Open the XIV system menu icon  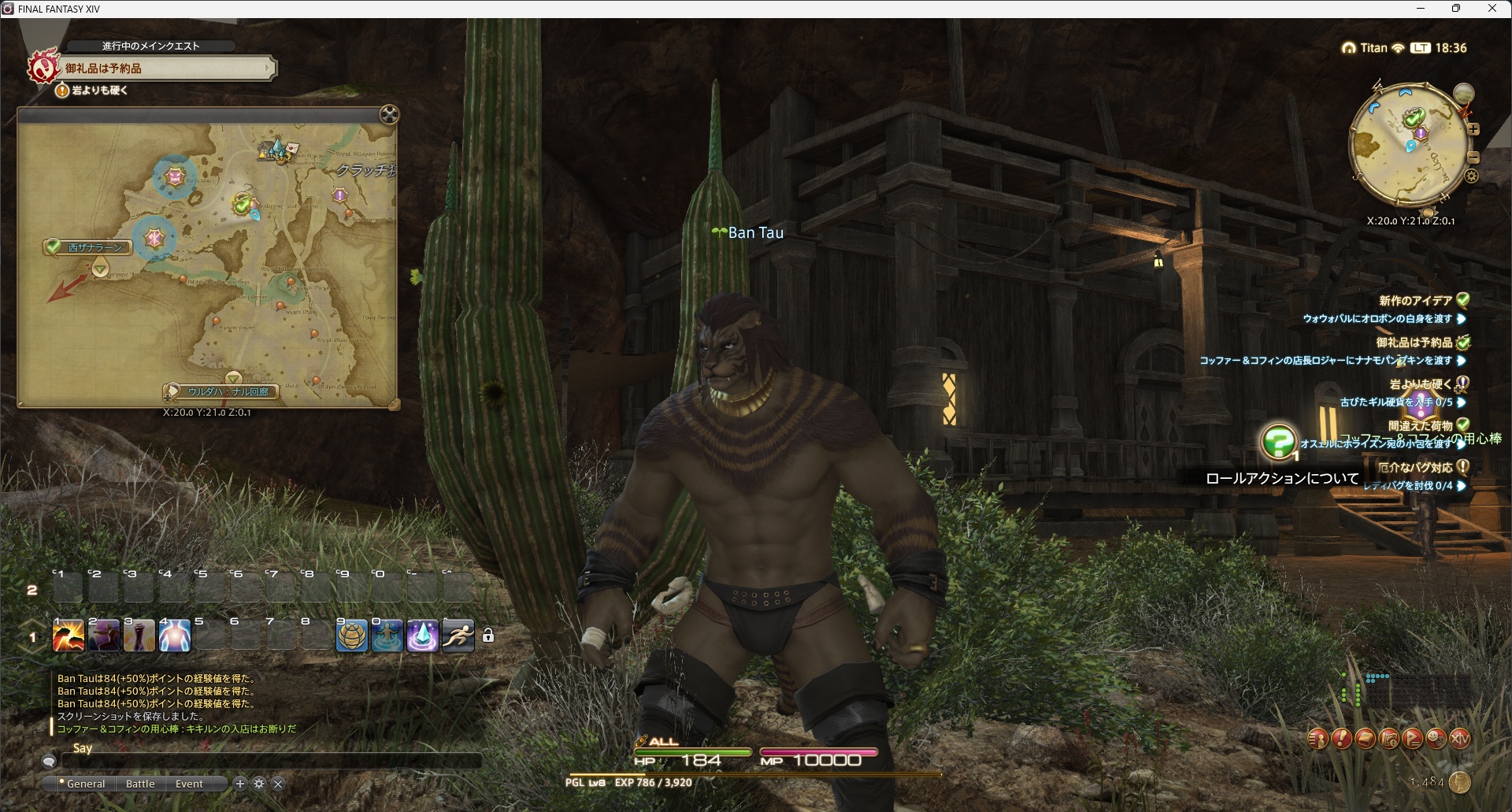[1459, 739]
